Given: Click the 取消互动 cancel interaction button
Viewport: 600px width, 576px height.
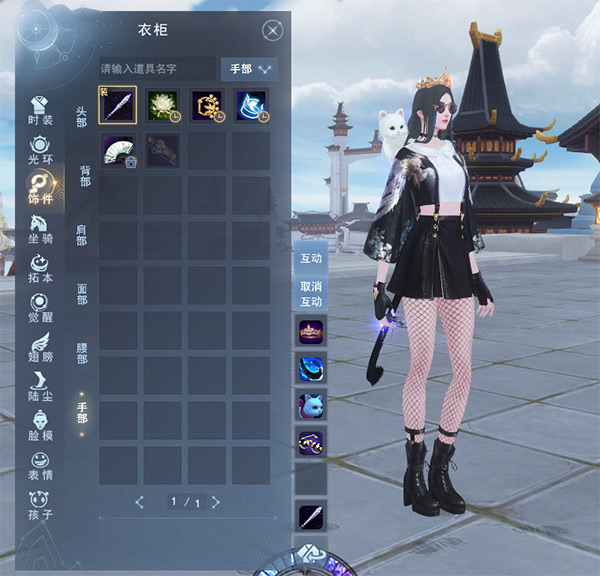Looking at the screenshot, I should [311, 294].
